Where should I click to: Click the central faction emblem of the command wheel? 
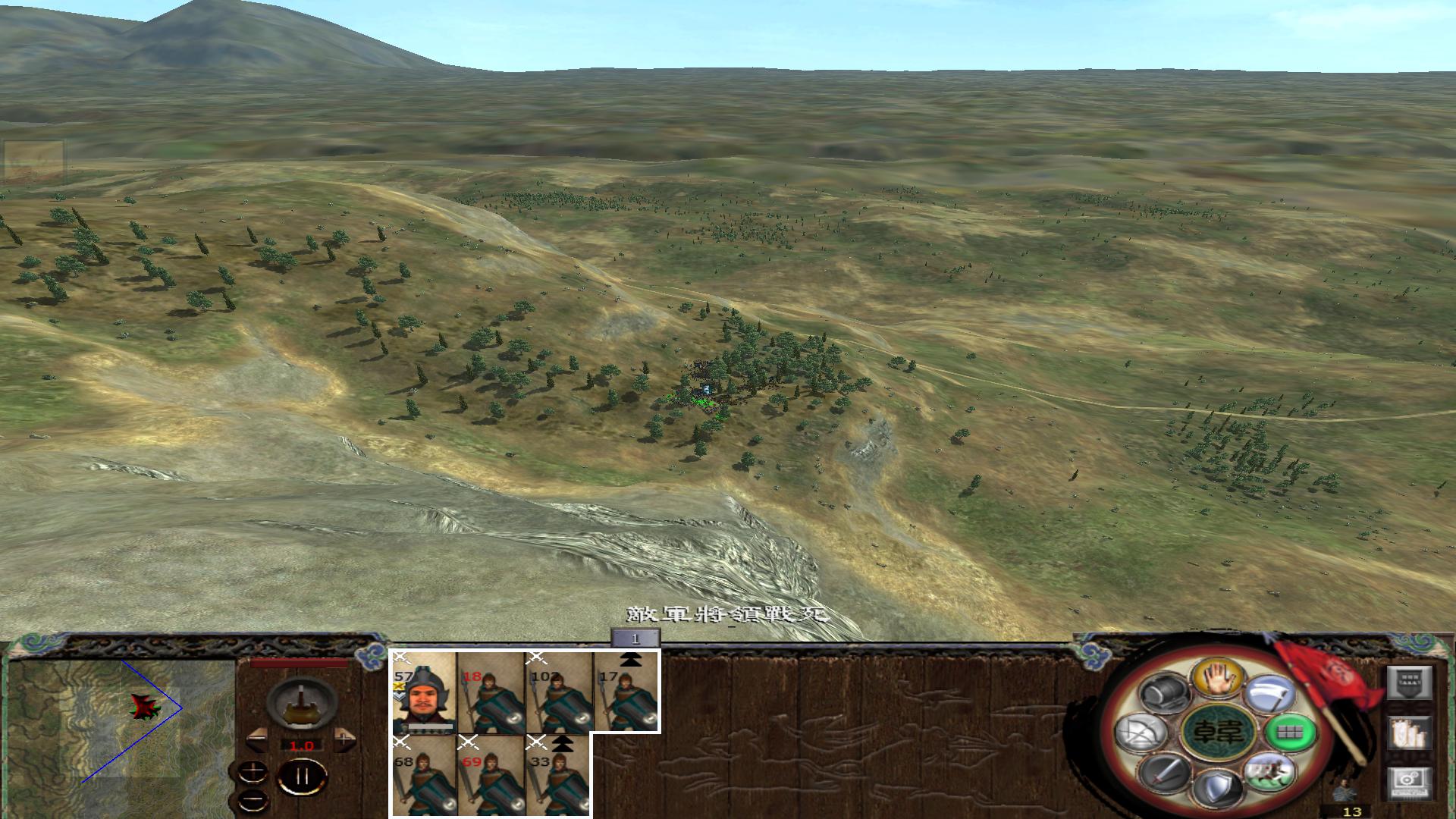[1218, 732]
